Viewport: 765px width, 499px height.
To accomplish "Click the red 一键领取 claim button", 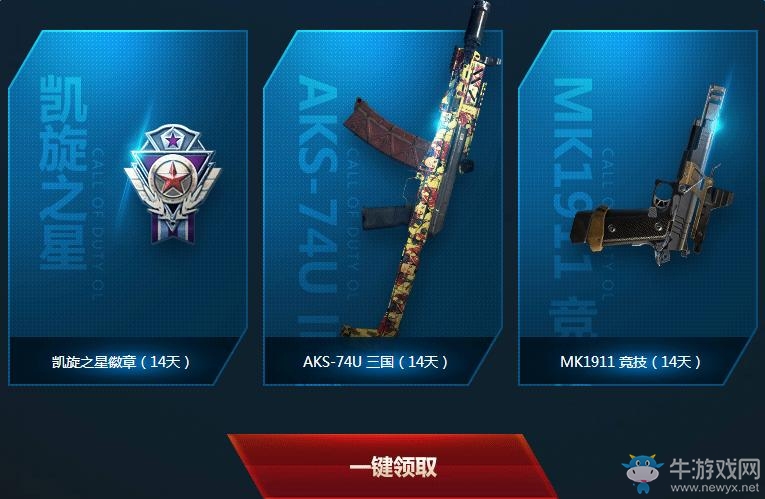I will 392,466.
